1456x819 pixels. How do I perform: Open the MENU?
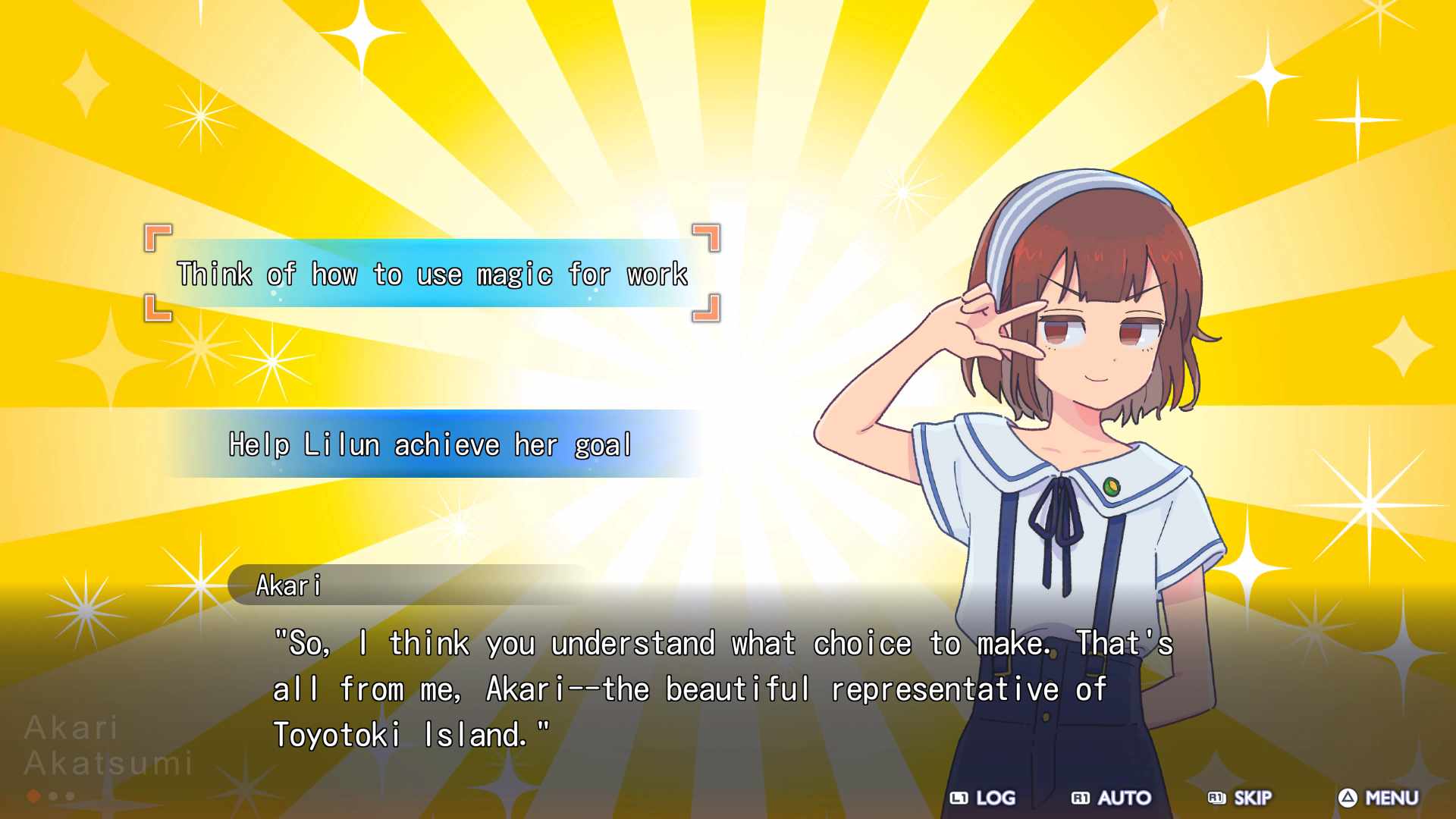point(1378,798)
